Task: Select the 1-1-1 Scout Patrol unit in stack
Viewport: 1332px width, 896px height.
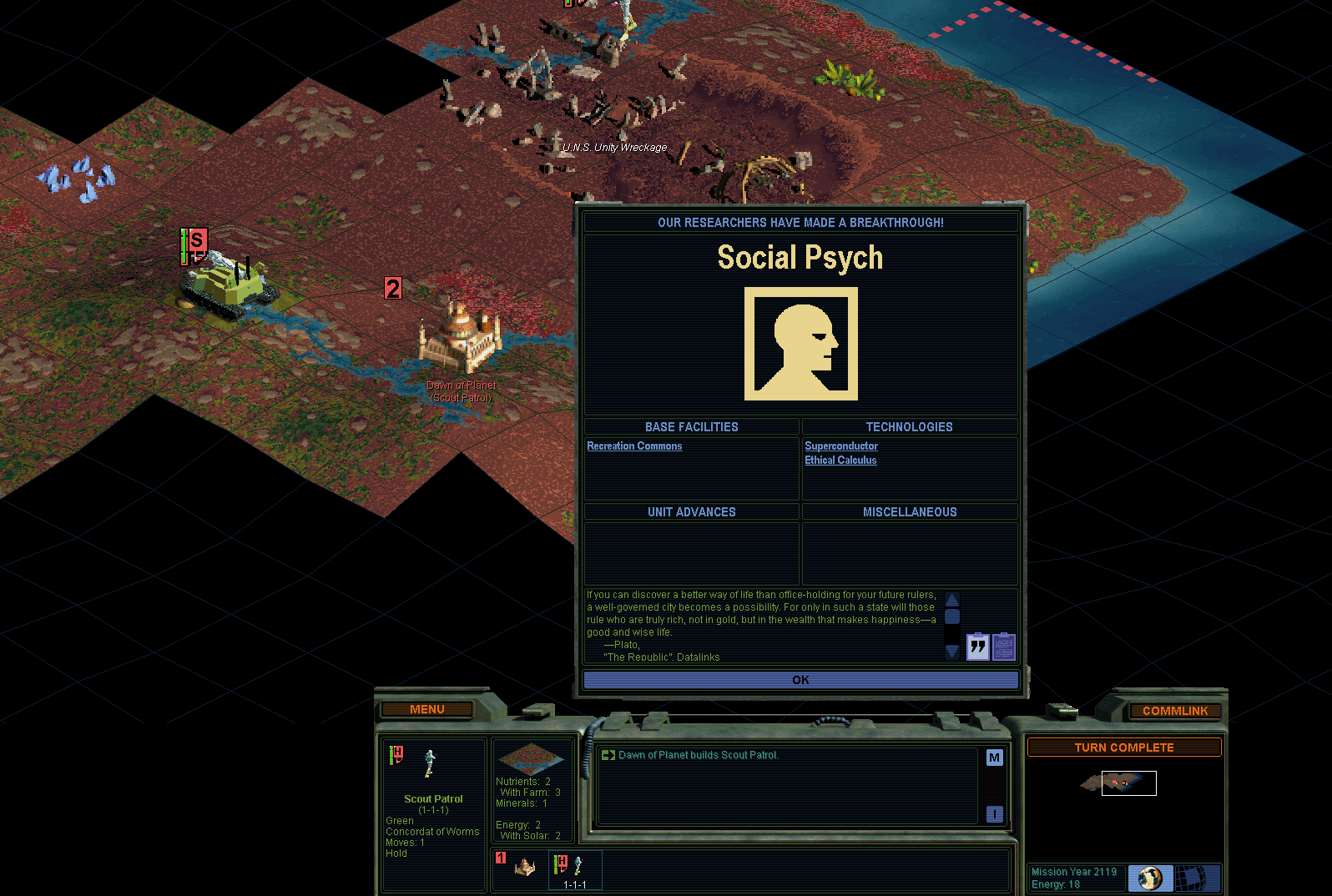Action: [574, 869]
